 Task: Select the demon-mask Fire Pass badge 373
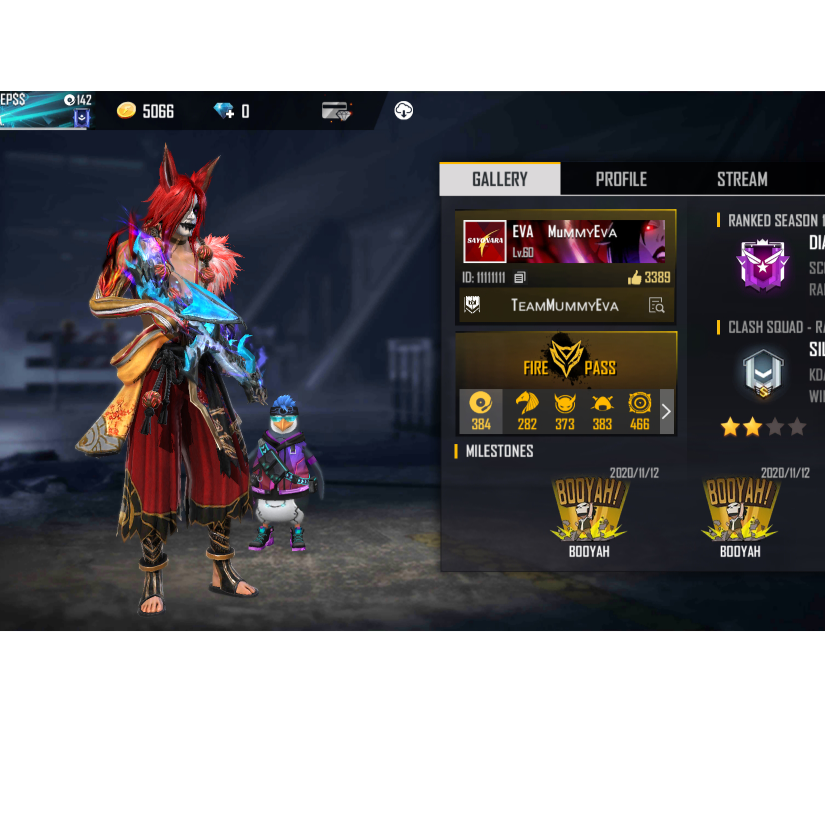point(565,410)
